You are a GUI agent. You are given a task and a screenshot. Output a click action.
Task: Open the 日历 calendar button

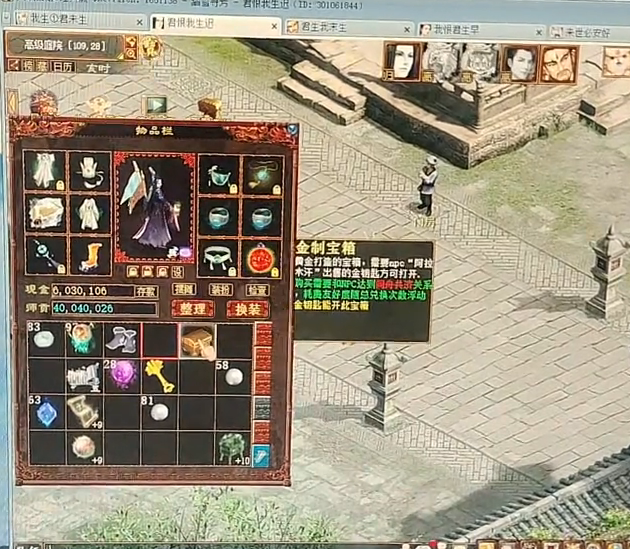[63, 66]
